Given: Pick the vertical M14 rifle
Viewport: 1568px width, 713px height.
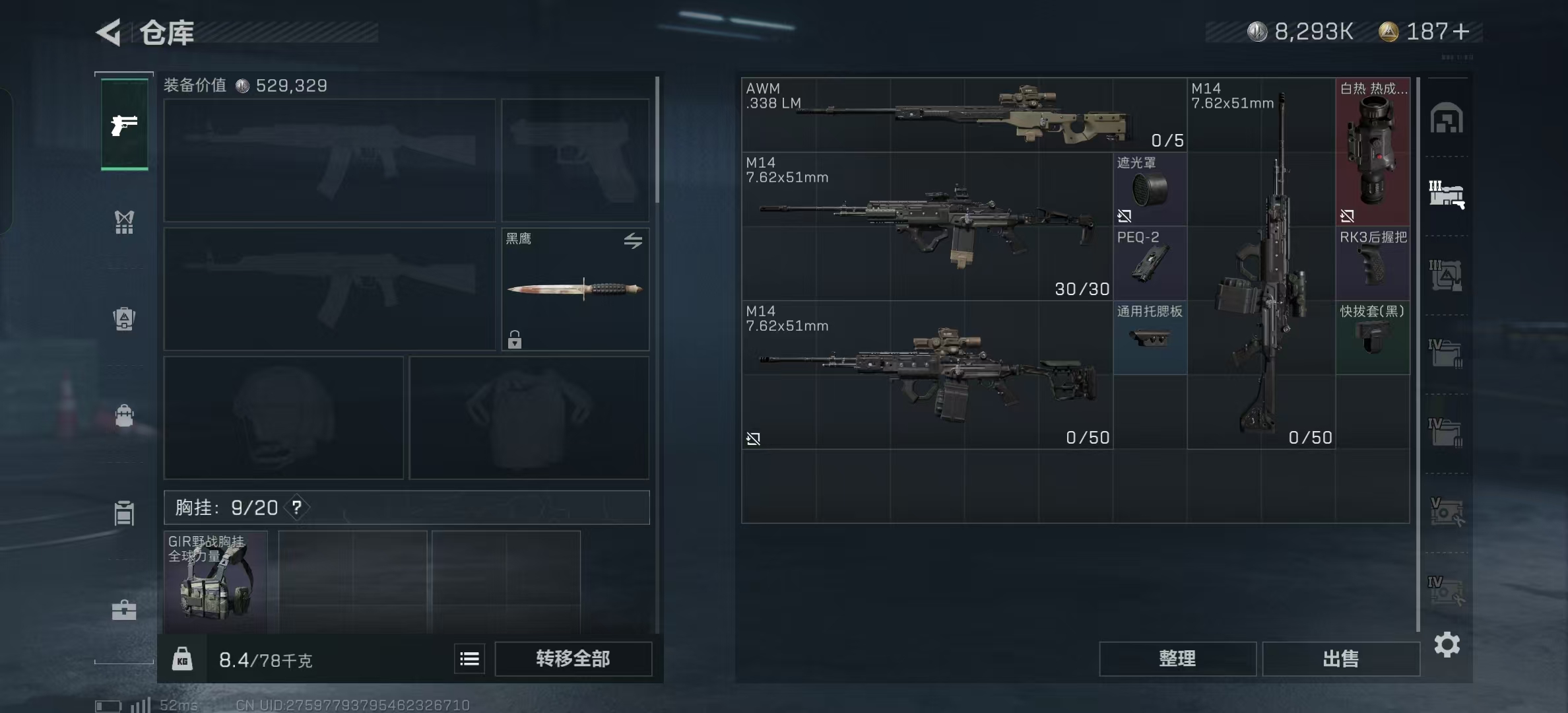Looking at the screenshot, I should 1261,264.
